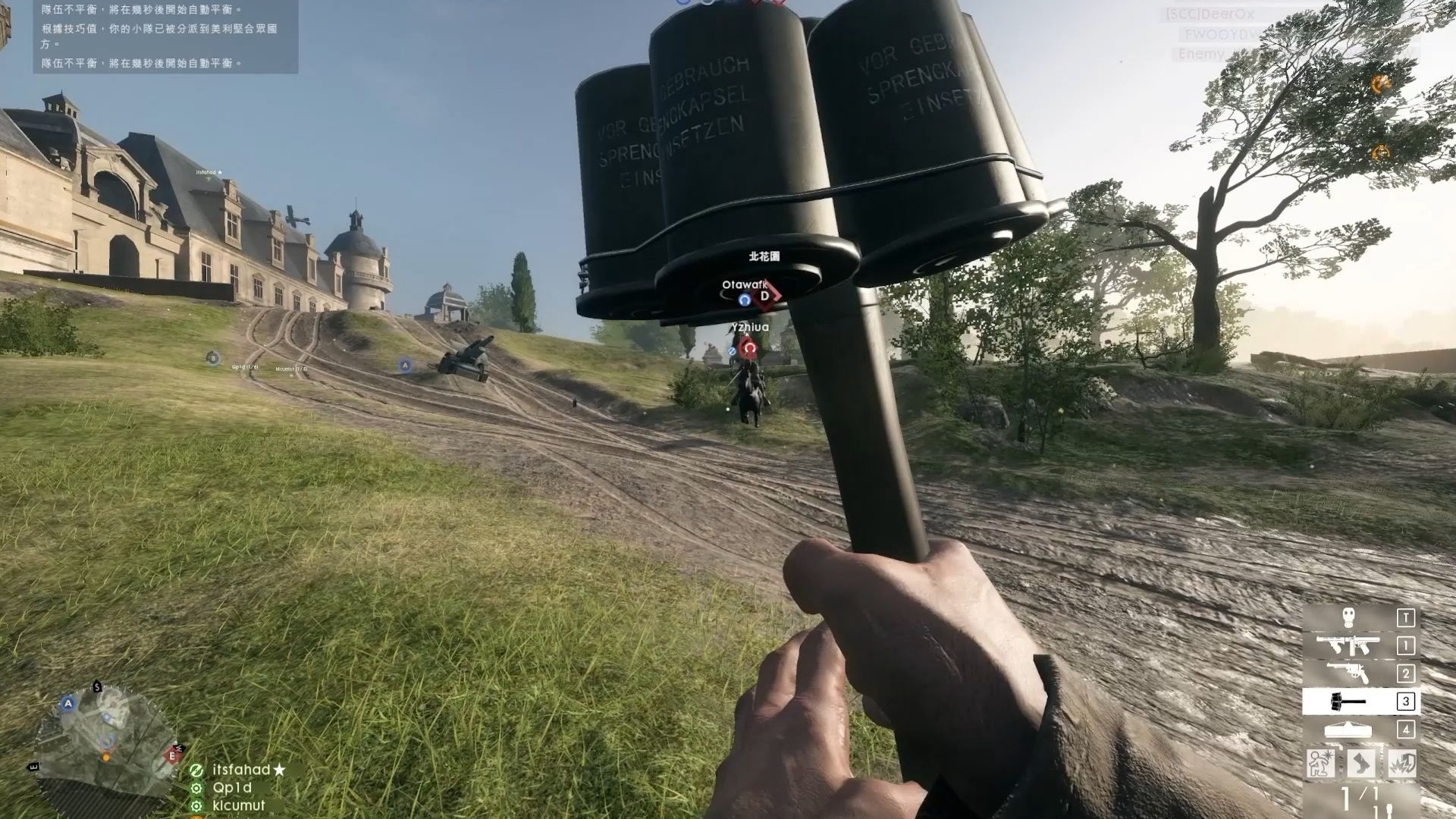Select the gas mask slot
Viewport: 1456px width, 819px height.
(x=1348, y=618)
